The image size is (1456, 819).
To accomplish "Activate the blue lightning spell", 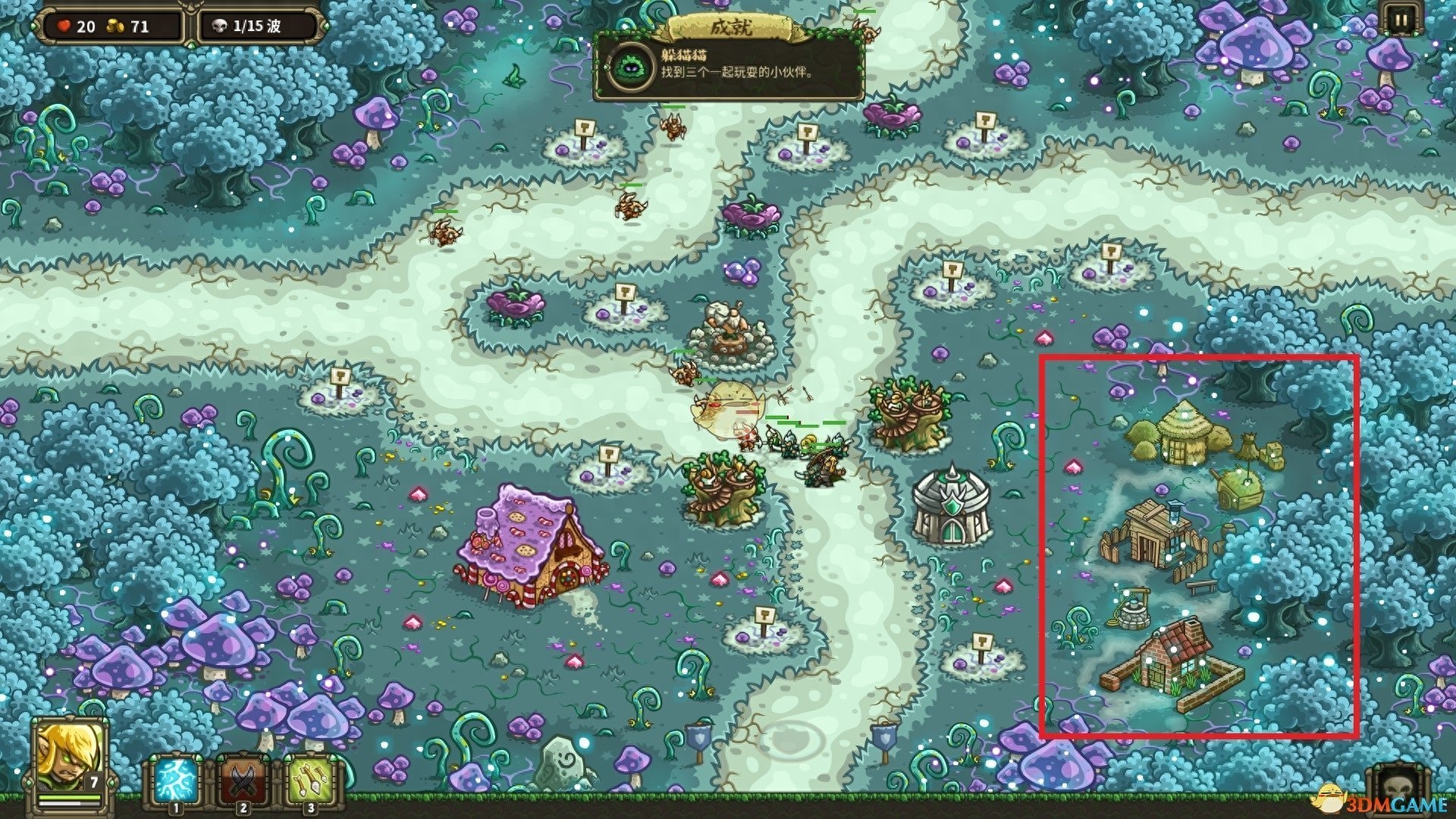I will (x=175, y=781).
